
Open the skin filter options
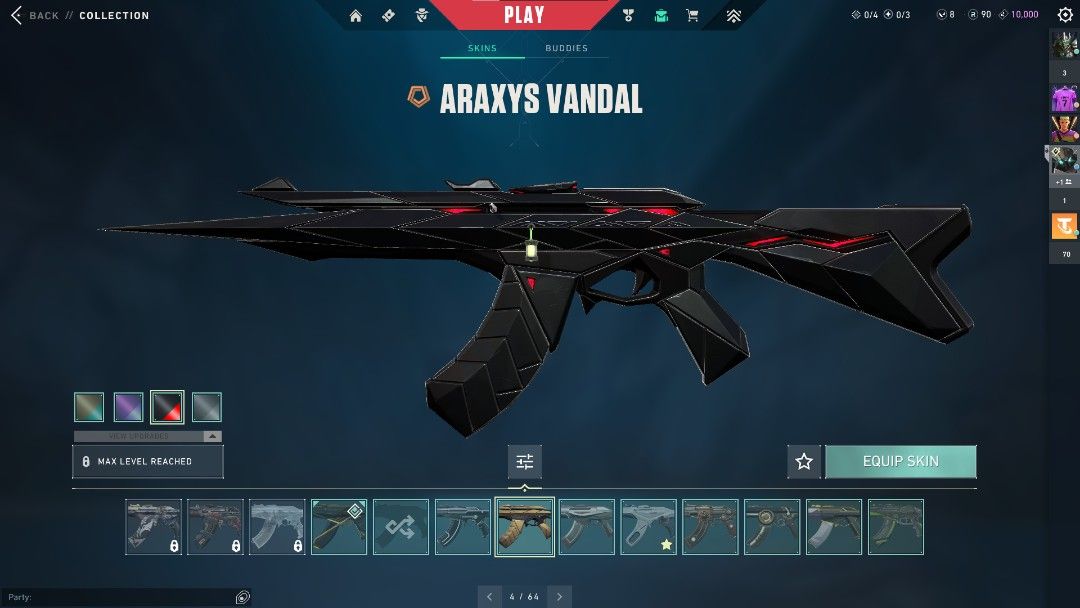[x=524, y=461]
